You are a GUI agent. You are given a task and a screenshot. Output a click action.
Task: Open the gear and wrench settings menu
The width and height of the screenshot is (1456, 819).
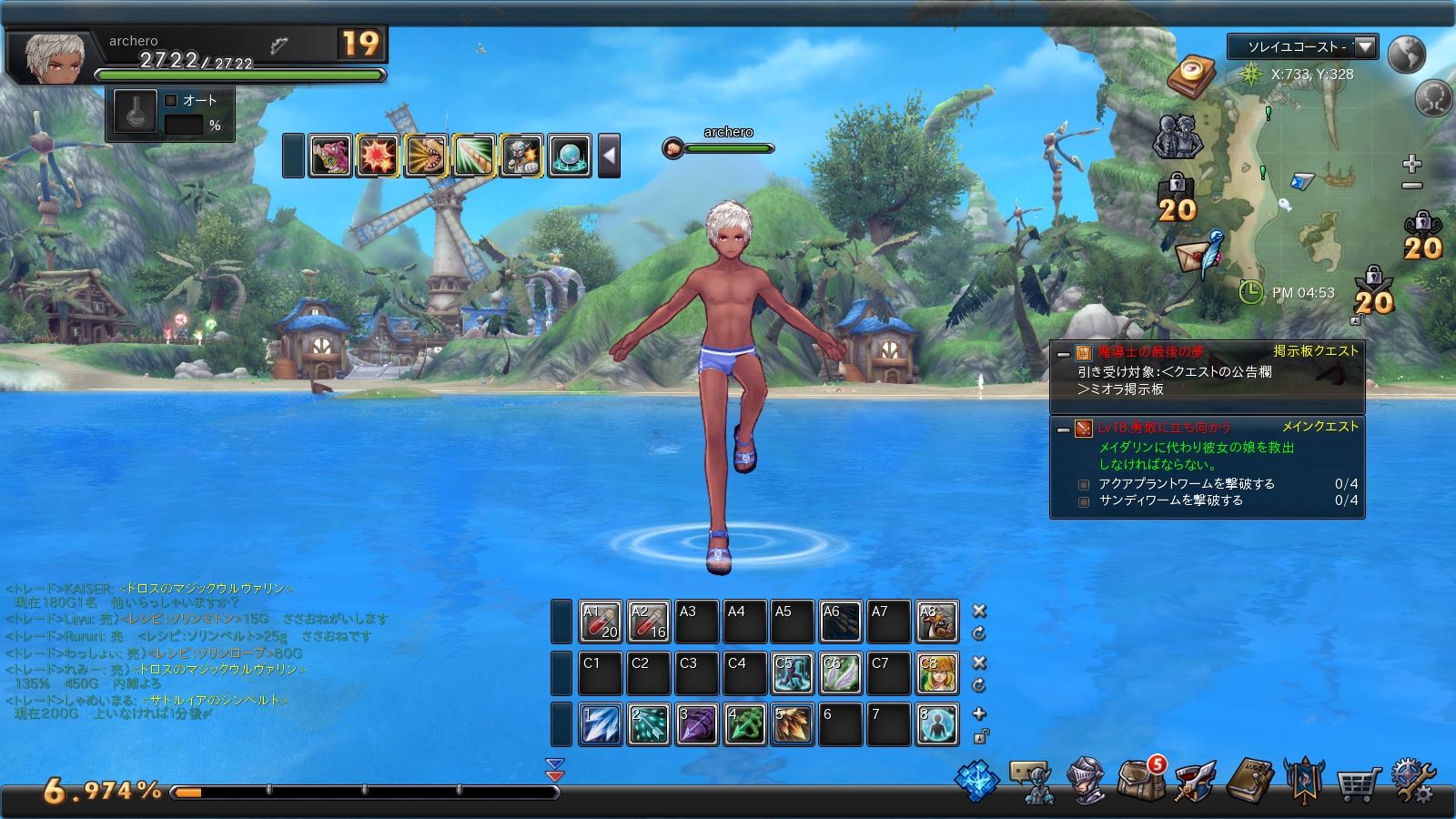click(x=1411, y=781)
